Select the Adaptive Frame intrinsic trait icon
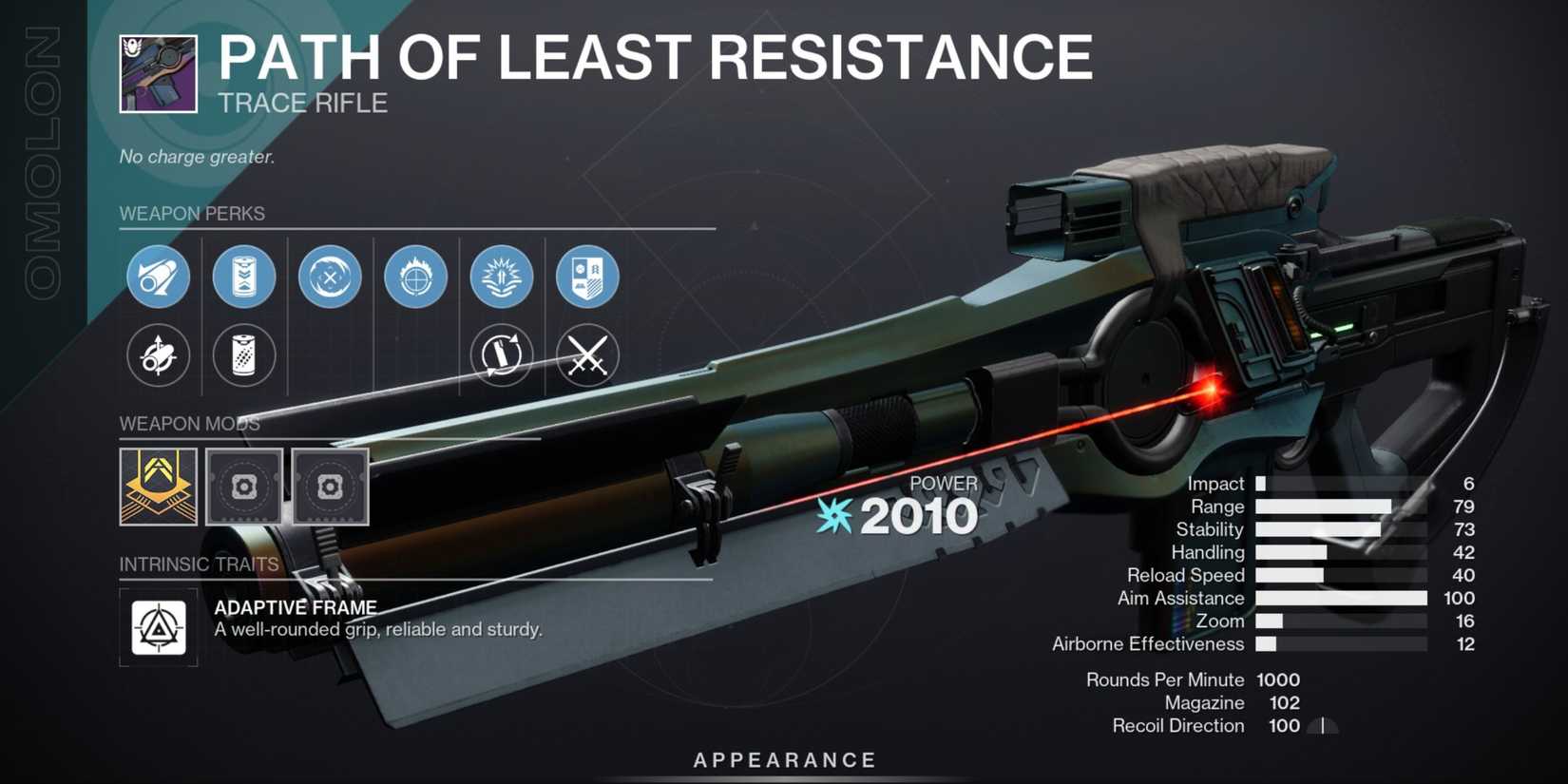The height and width of the screenshot is (784, 1568). pyautogui.click(x=158, y=628)
